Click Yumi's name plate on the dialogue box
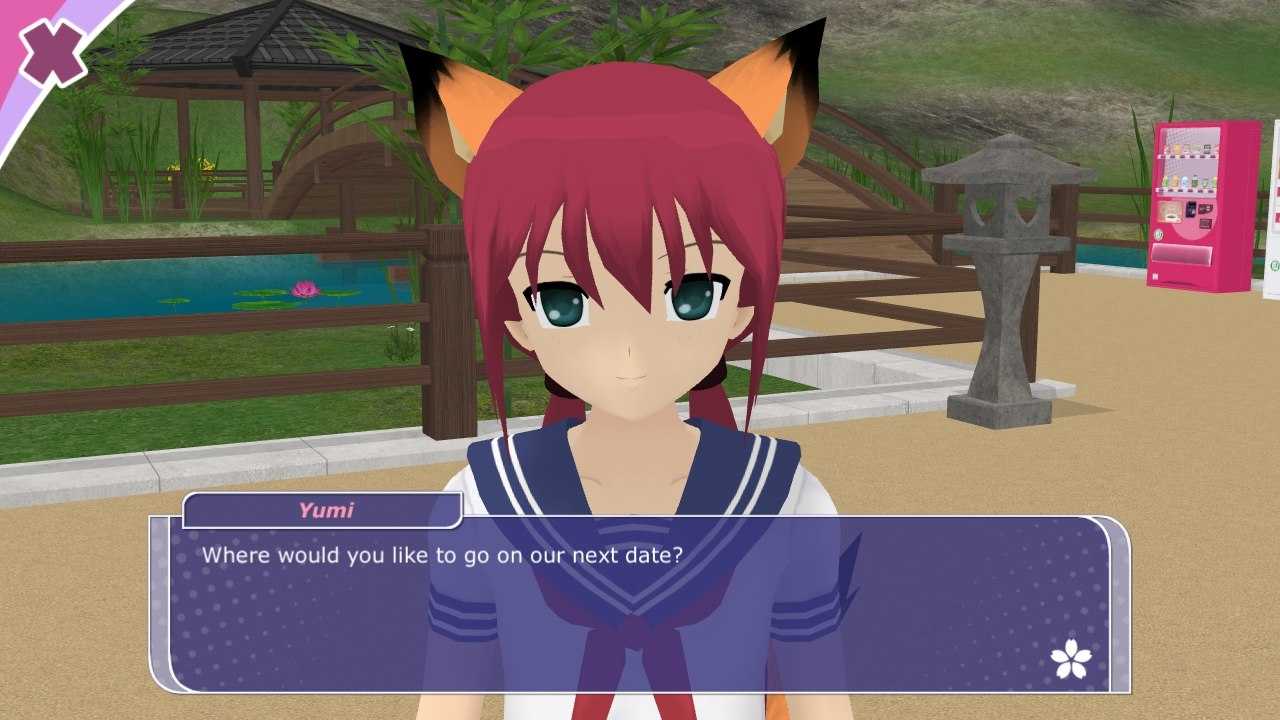 pos(320,510)
